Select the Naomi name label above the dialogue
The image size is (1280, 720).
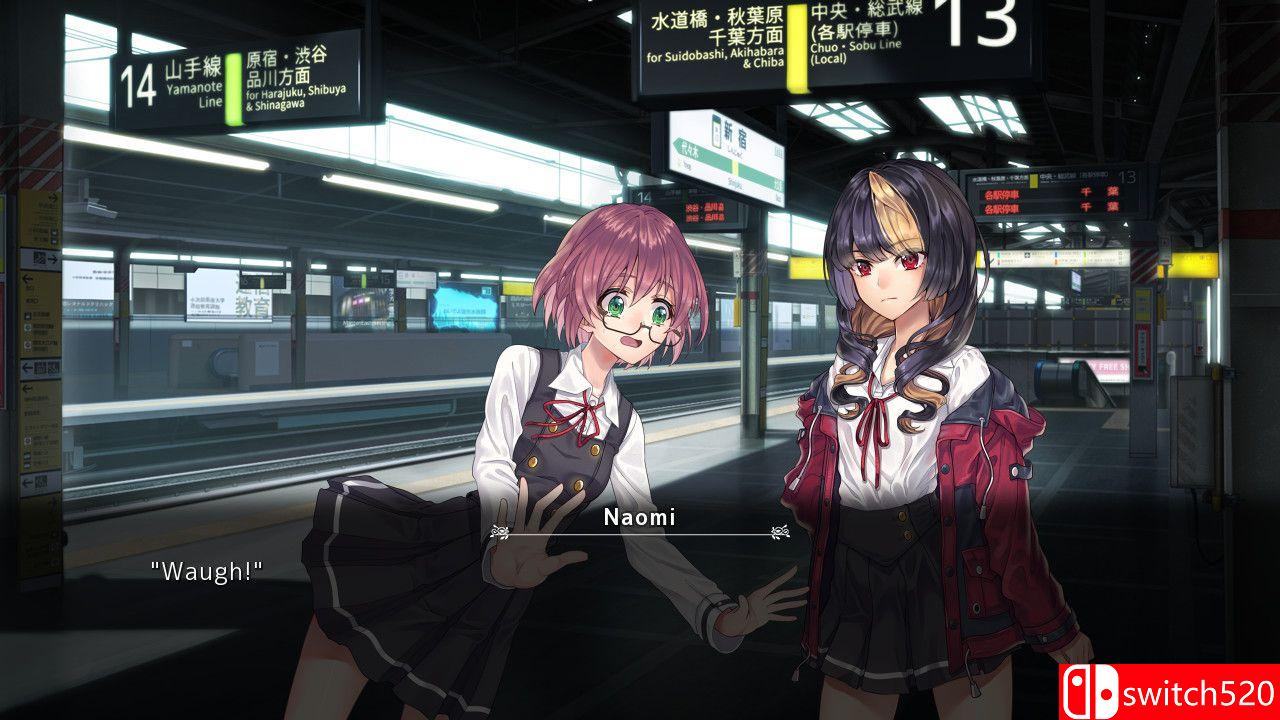(637, 518)
